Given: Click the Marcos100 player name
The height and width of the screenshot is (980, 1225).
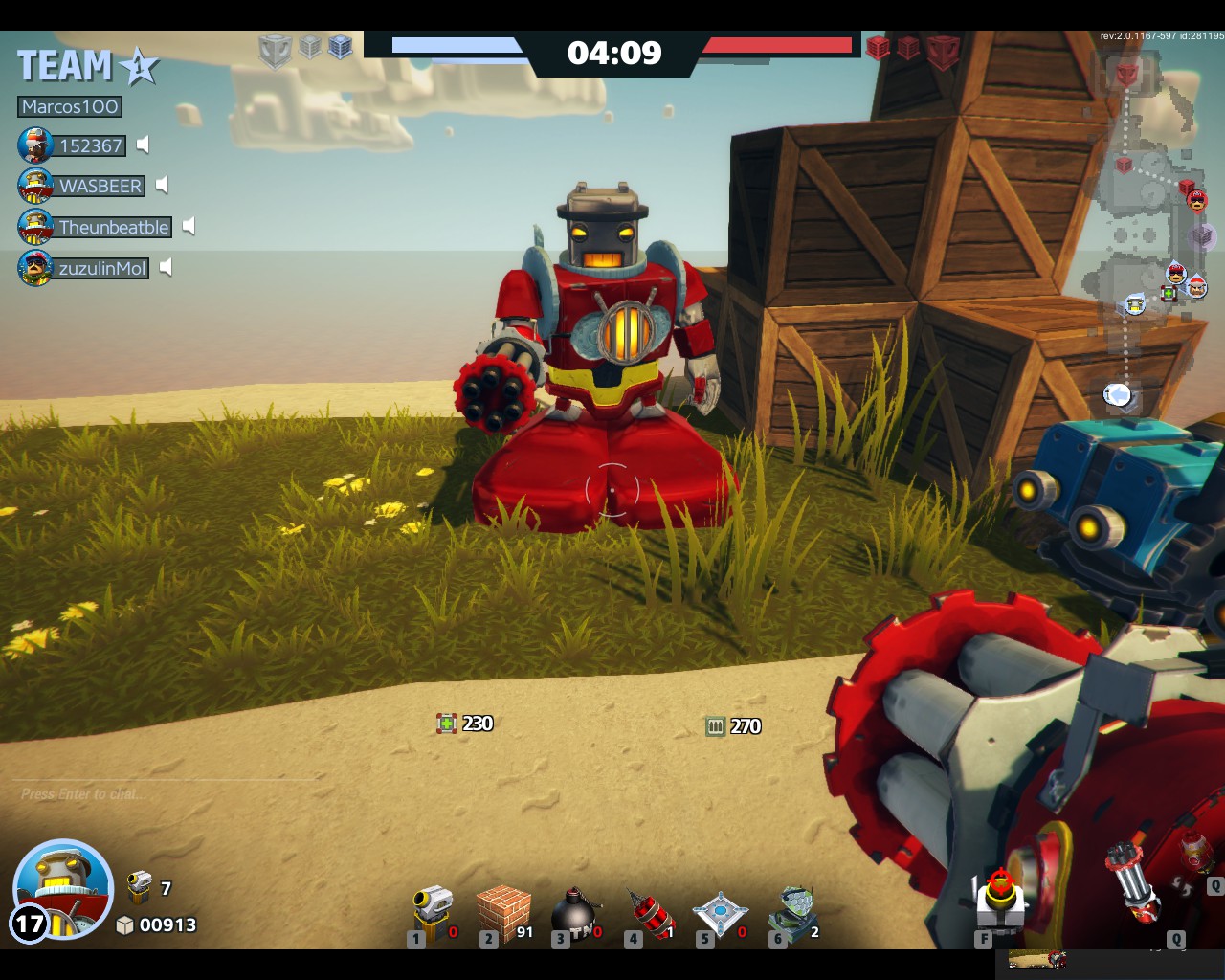Looking at the screenshot, I should coord(68,106).
